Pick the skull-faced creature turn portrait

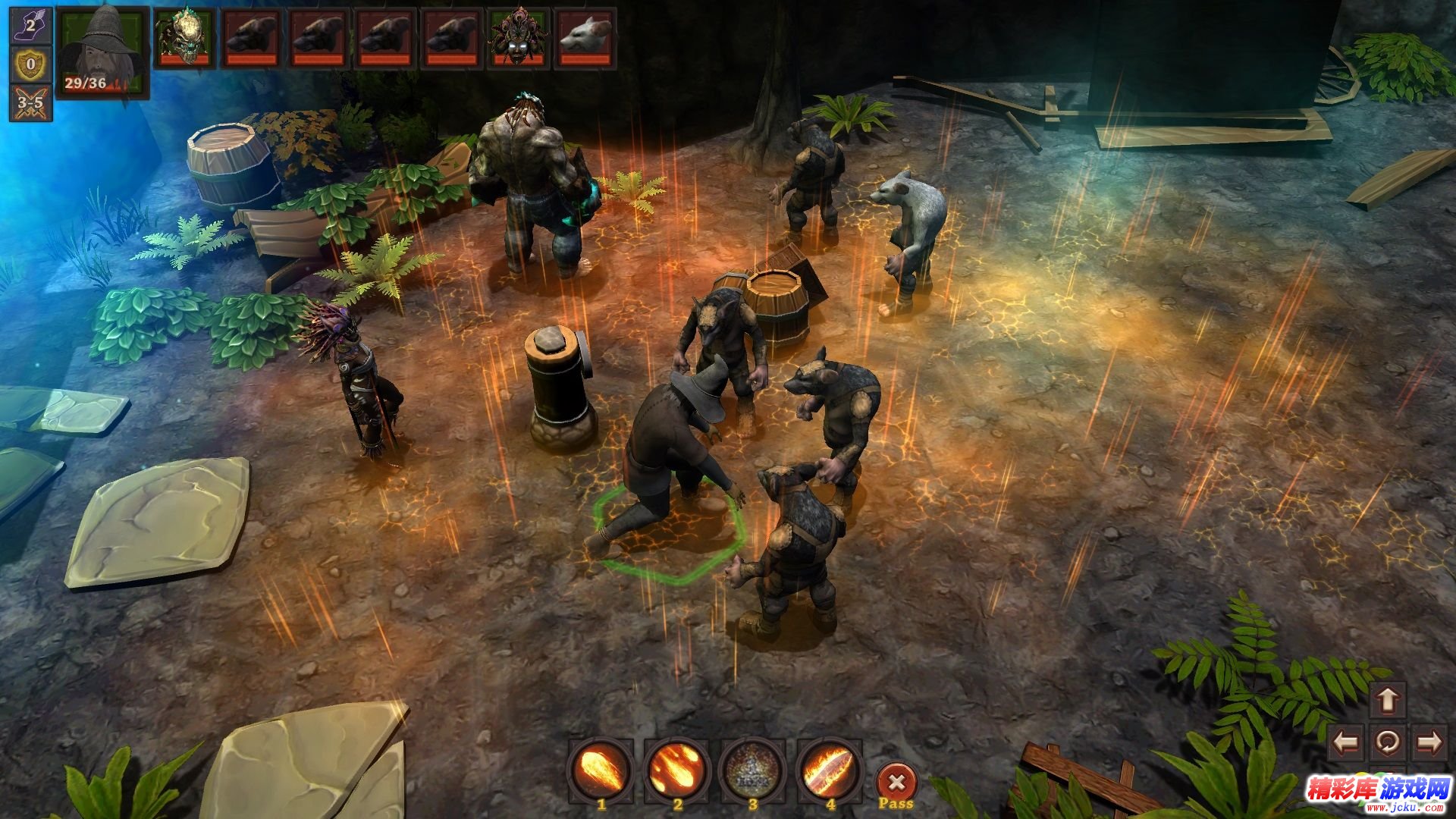(x=185, y=38)
